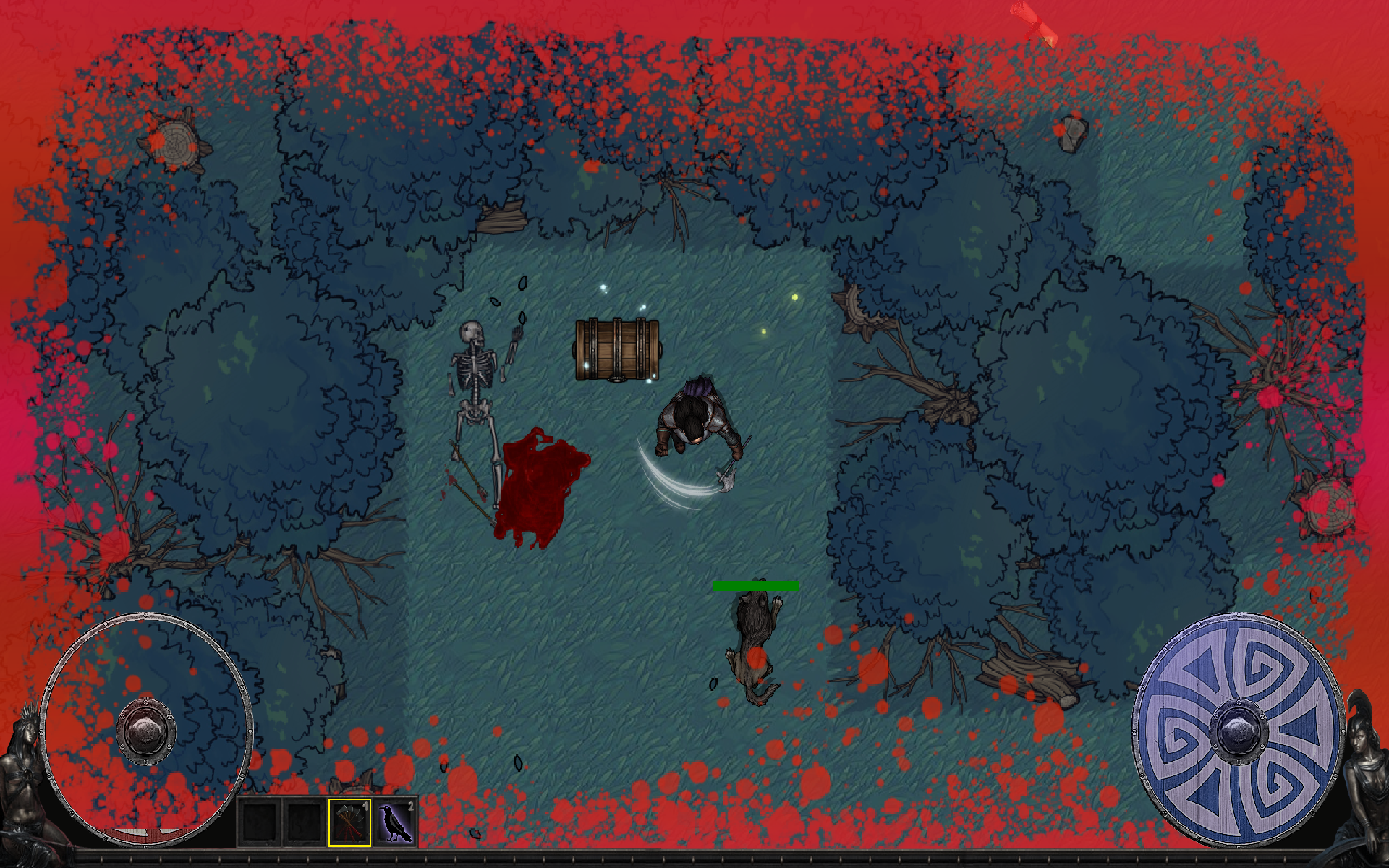Select the throwing axes skill slot
Screen dimensions: 1389x868
[x=349, y=822]
